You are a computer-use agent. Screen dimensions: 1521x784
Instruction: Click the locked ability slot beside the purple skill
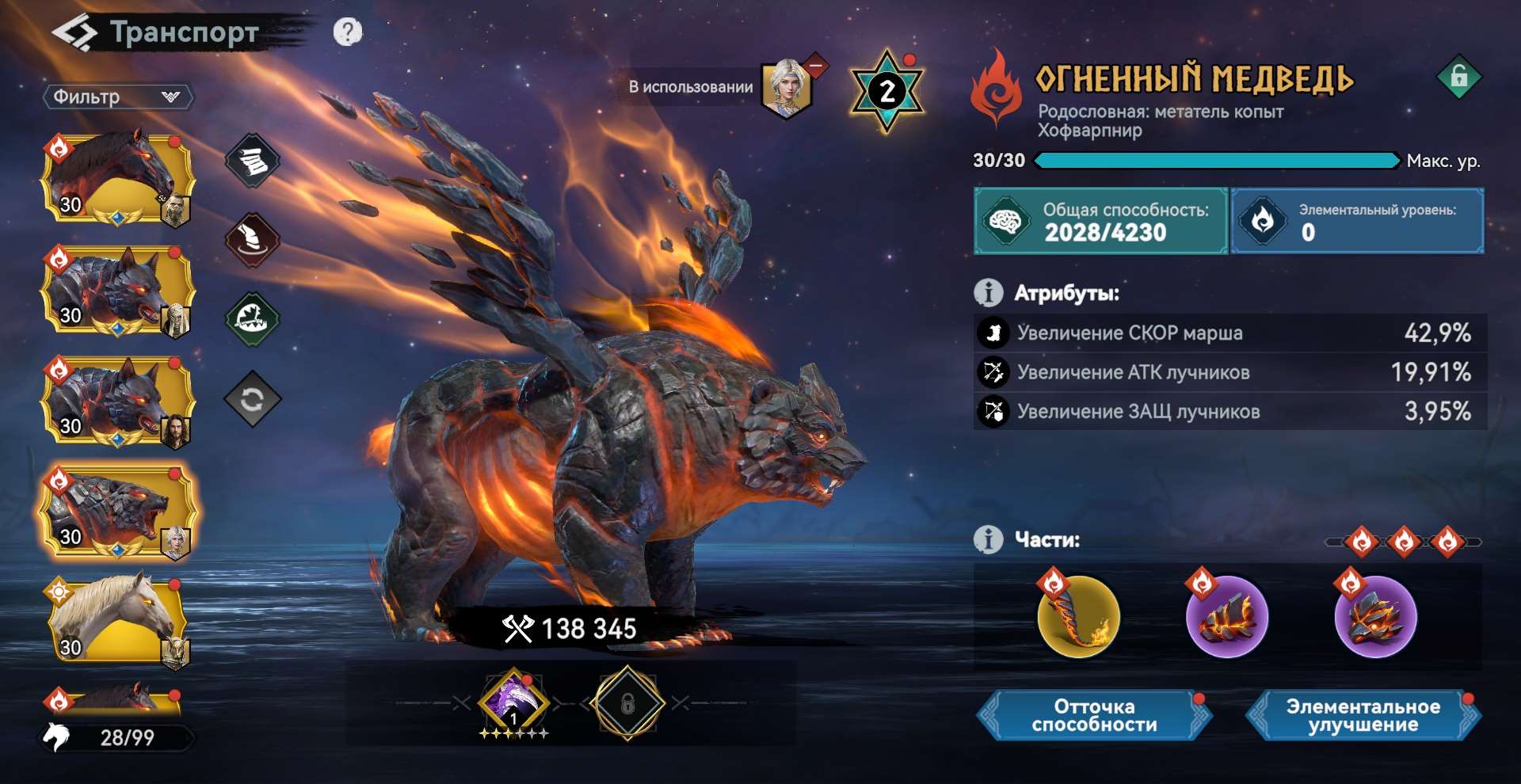click(x=626, y=705)
